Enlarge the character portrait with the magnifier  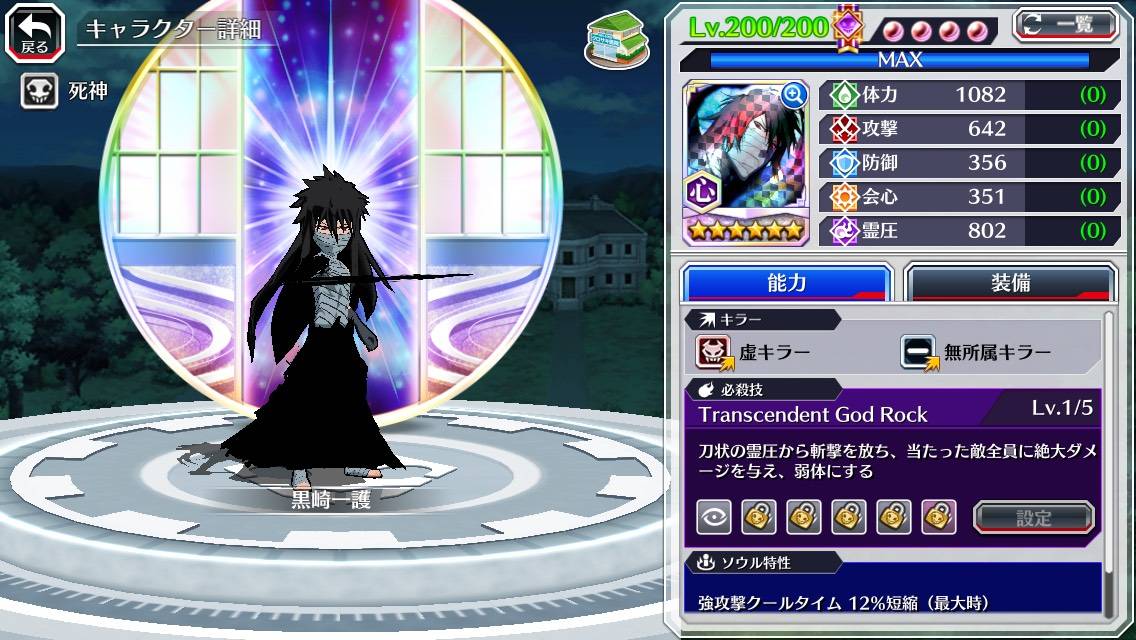pos(793,95)
